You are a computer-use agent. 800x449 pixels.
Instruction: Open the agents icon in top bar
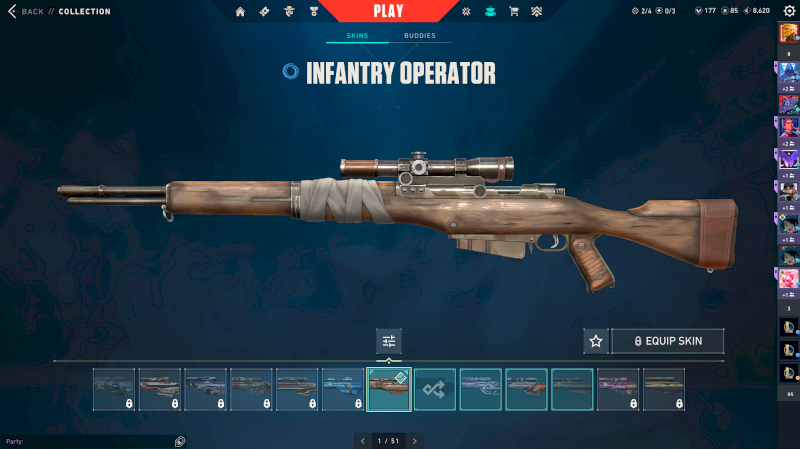tap(289, 12)
